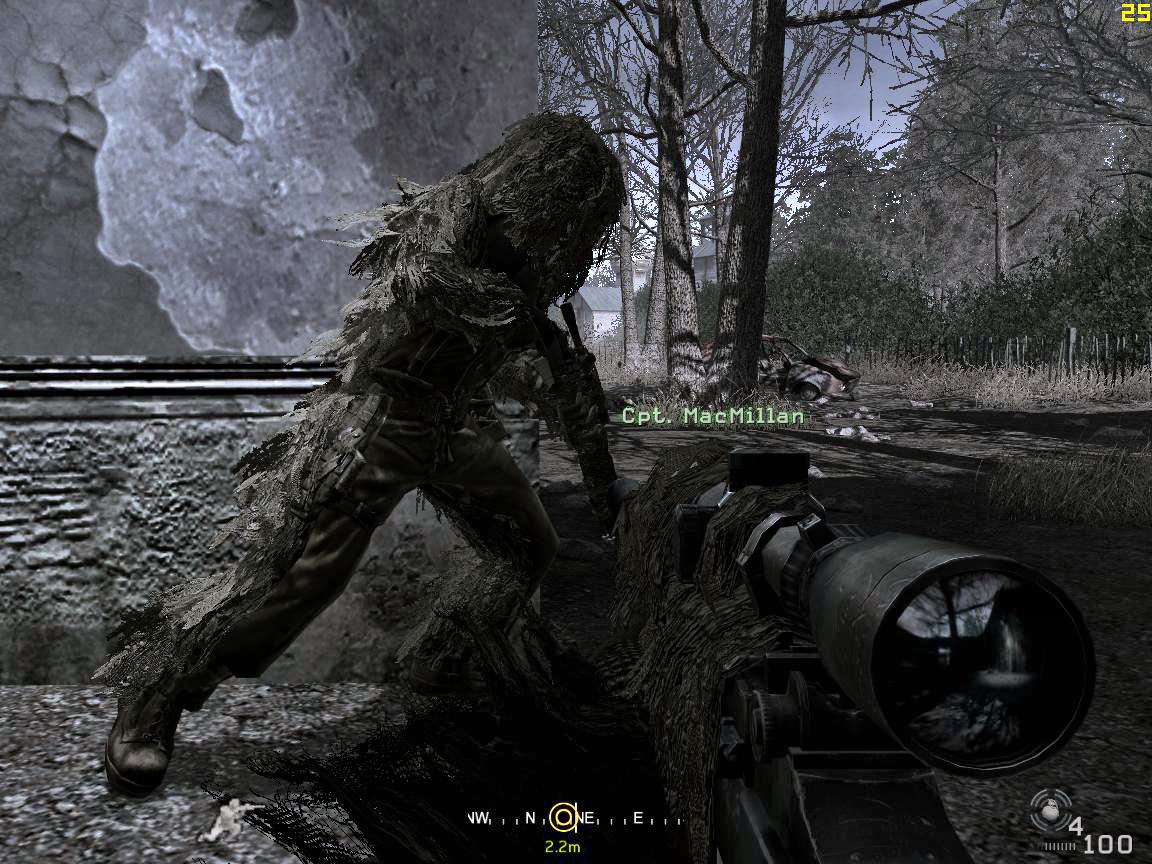This screenshot has width=1152, height=864.
Task: Click the NW heading on the compass strip
Action: pos(478,819)
